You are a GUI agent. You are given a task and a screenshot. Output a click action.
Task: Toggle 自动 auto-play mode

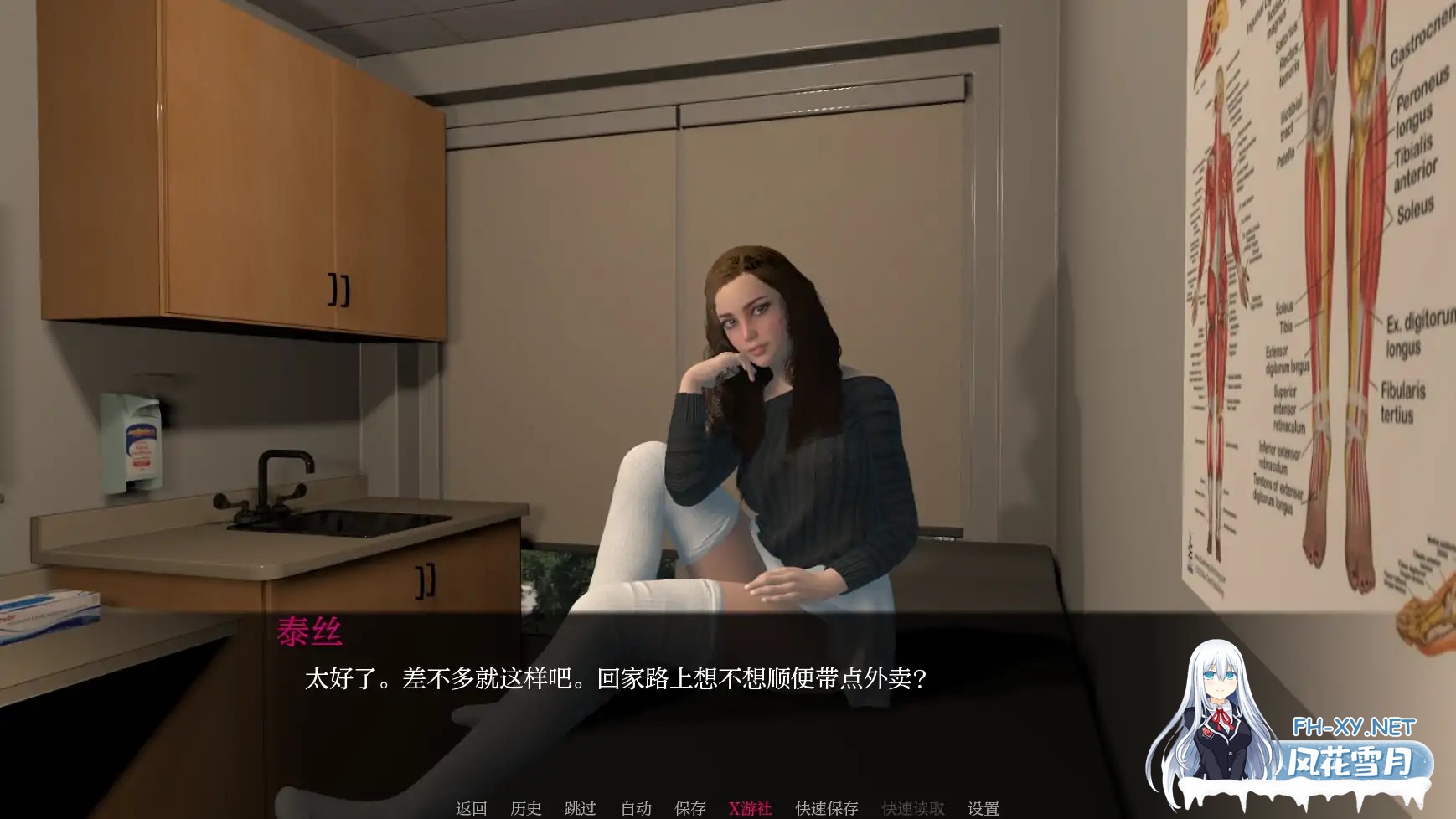click(x=636, y=809)
